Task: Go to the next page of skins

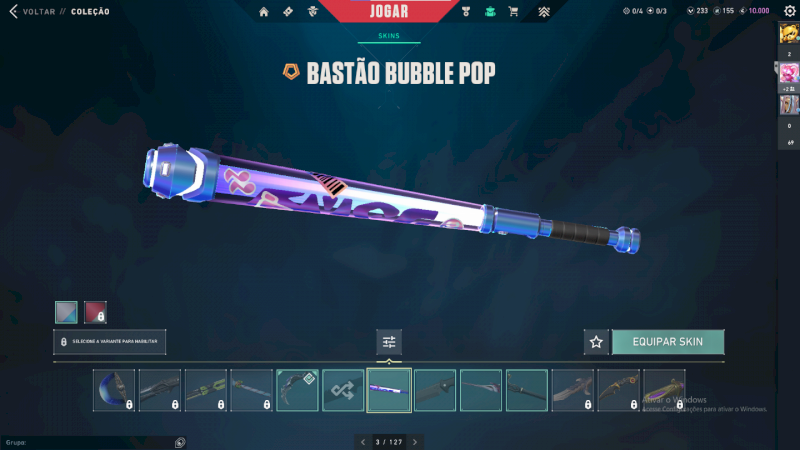Action: (x=415, y=441)
